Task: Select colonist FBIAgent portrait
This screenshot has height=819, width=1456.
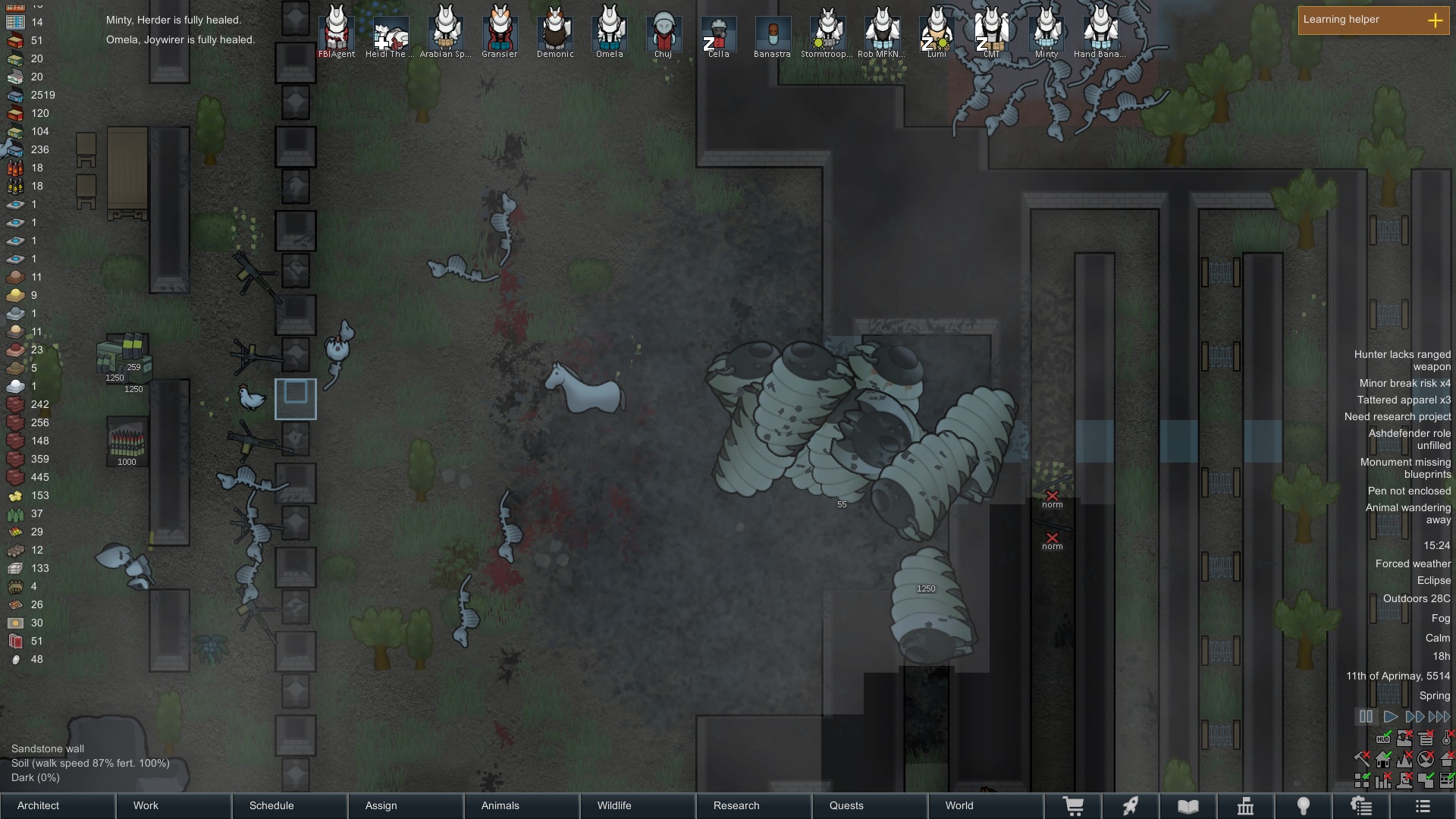Action: coord(337,30)
